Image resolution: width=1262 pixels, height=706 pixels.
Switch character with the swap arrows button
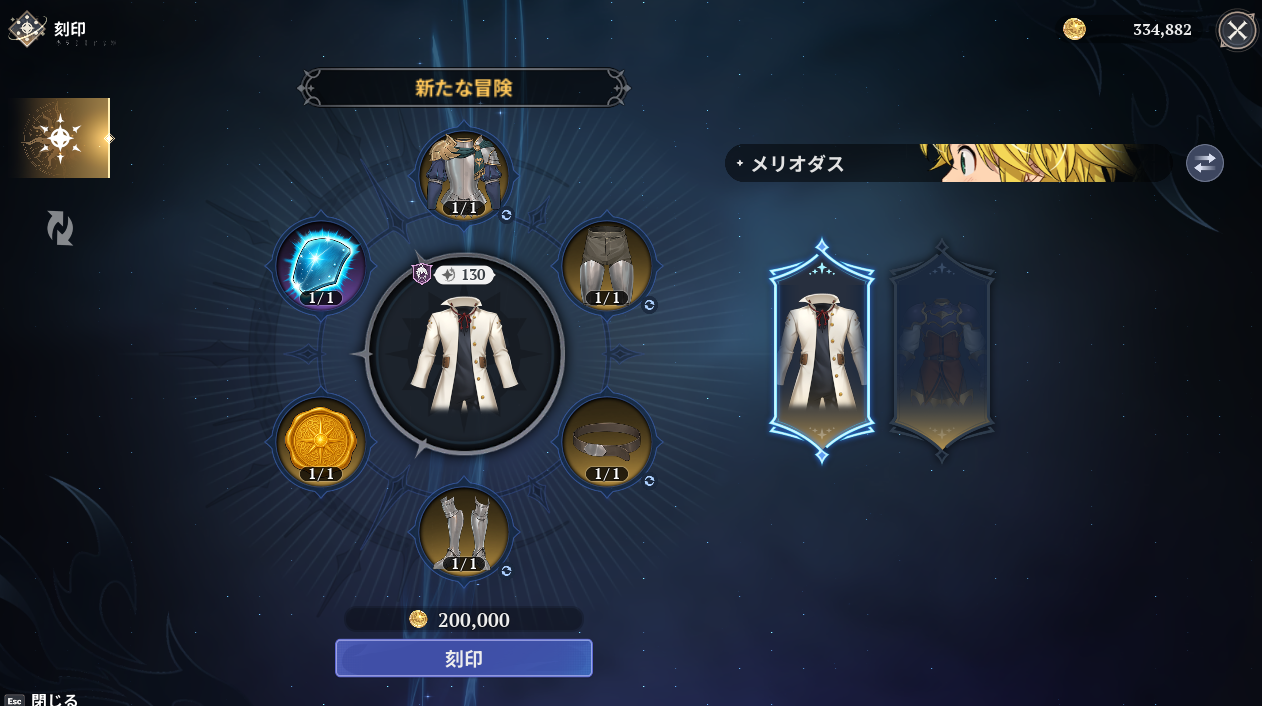coord(1204,163)
